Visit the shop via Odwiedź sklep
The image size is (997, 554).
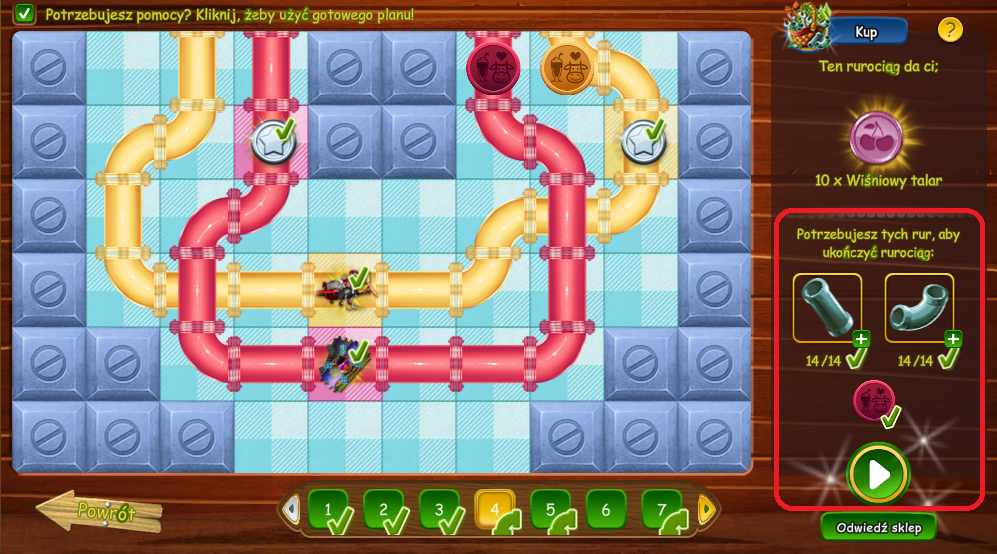(x=879, y=526)
